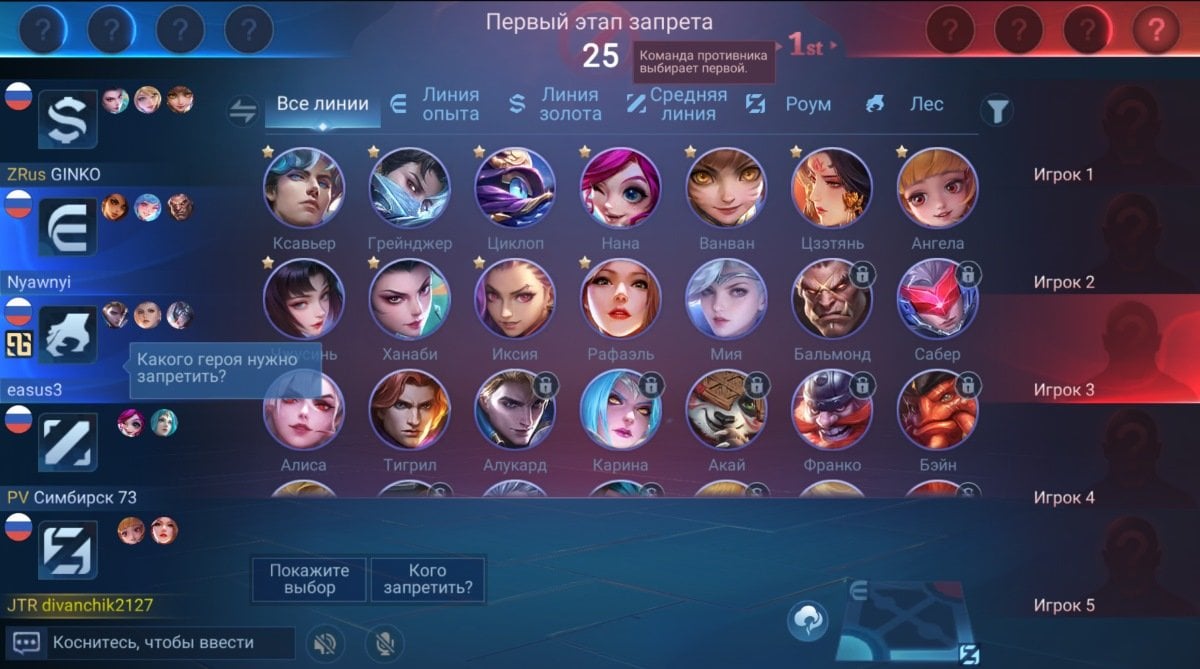Choose hero Ксавьер to ban
The height and width of the screenshot is (669, 1200).
pyautogui.click(x=304, y=188)
